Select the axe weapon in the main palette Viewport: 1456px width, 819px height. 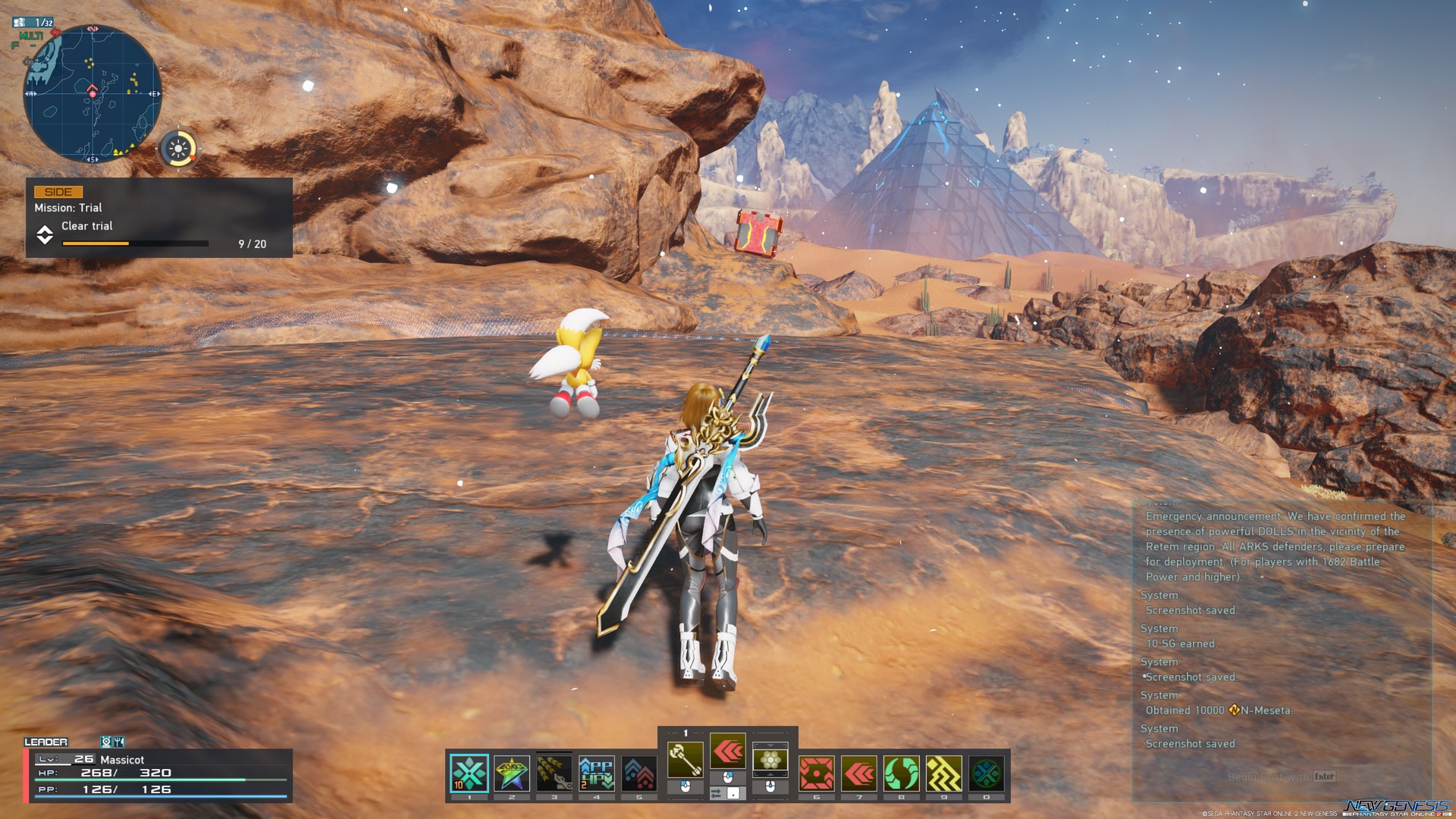point(686,759)
